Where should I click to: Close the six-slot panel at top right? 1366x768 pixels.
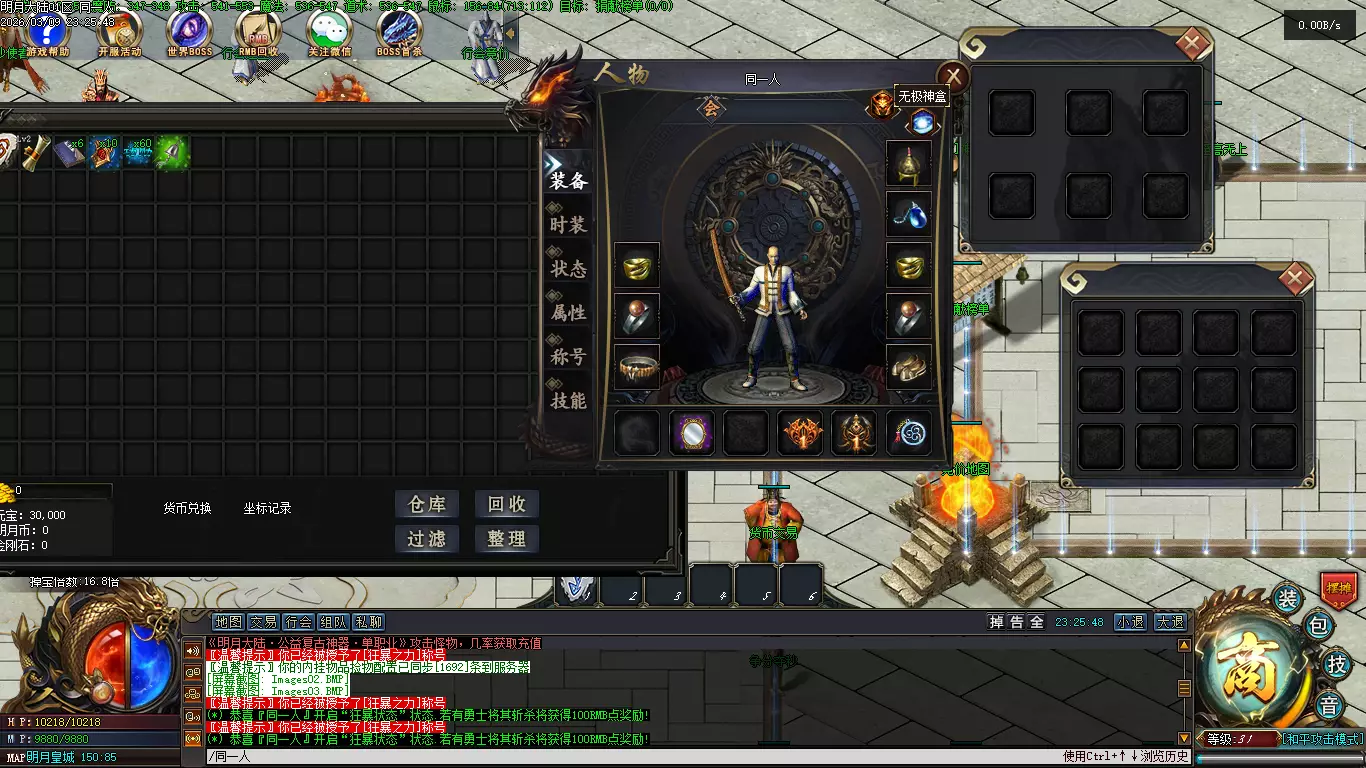tap(1192, 43)
